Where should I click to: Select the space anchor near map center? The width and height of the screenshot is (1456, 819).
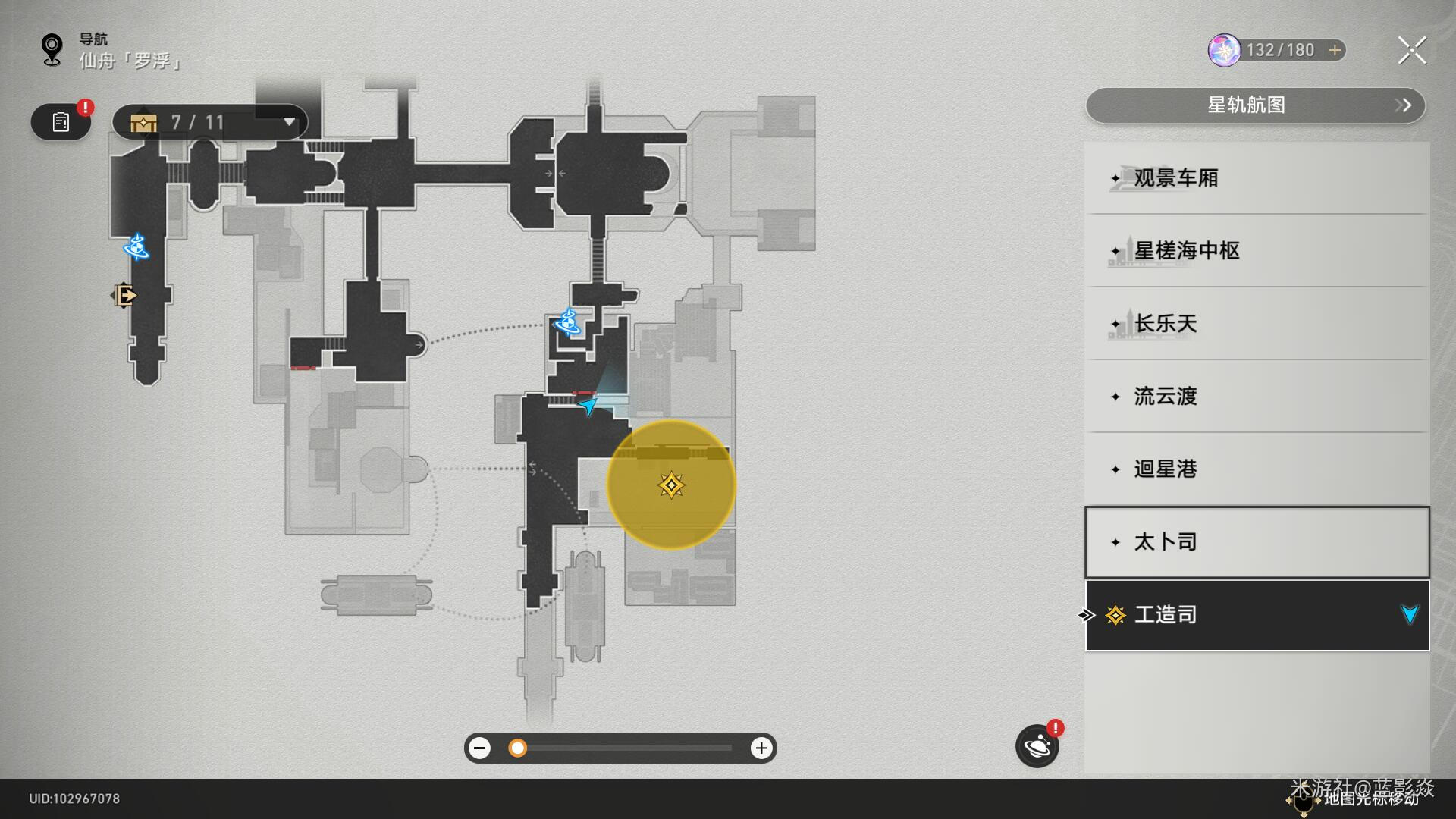(567, 322)
